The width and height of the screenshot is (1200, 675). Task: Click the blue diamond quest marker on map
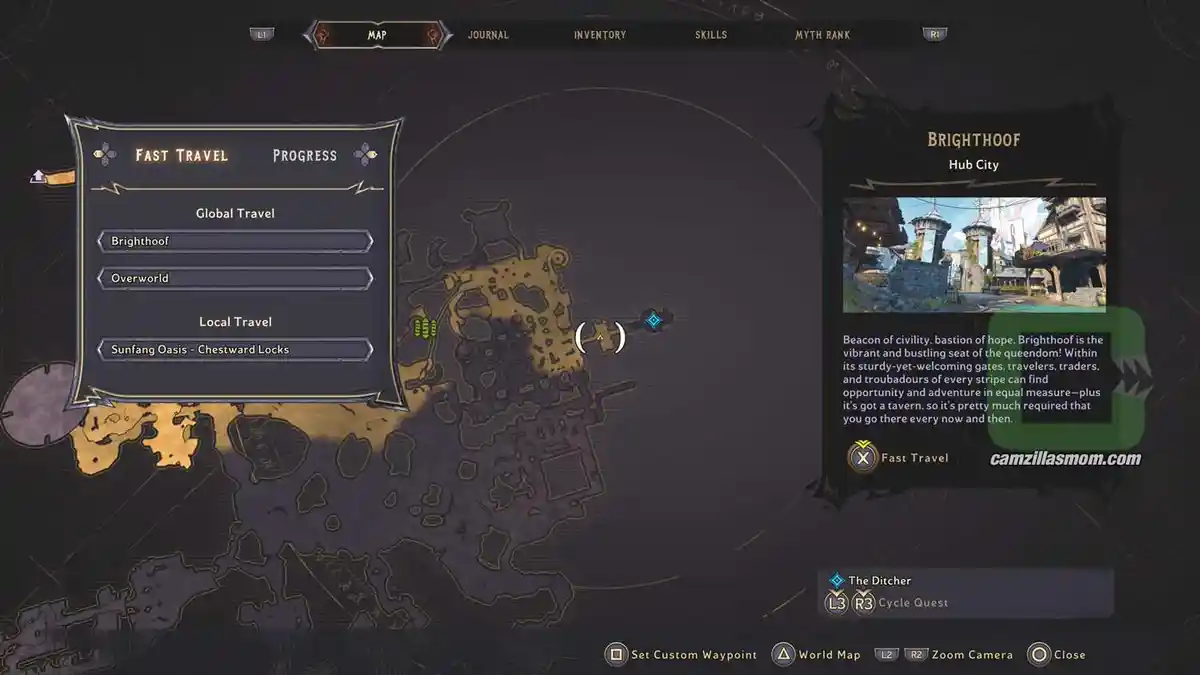point(653,320)
